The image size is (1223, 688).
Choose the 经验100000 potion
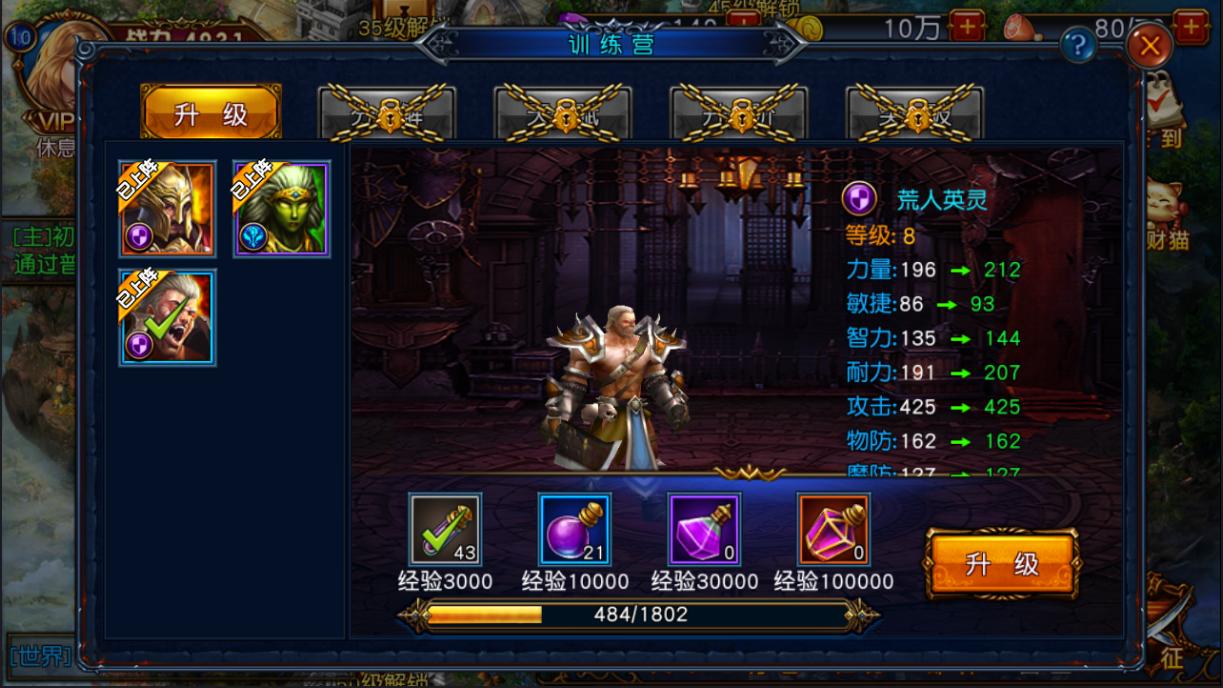tap(834, 529)
